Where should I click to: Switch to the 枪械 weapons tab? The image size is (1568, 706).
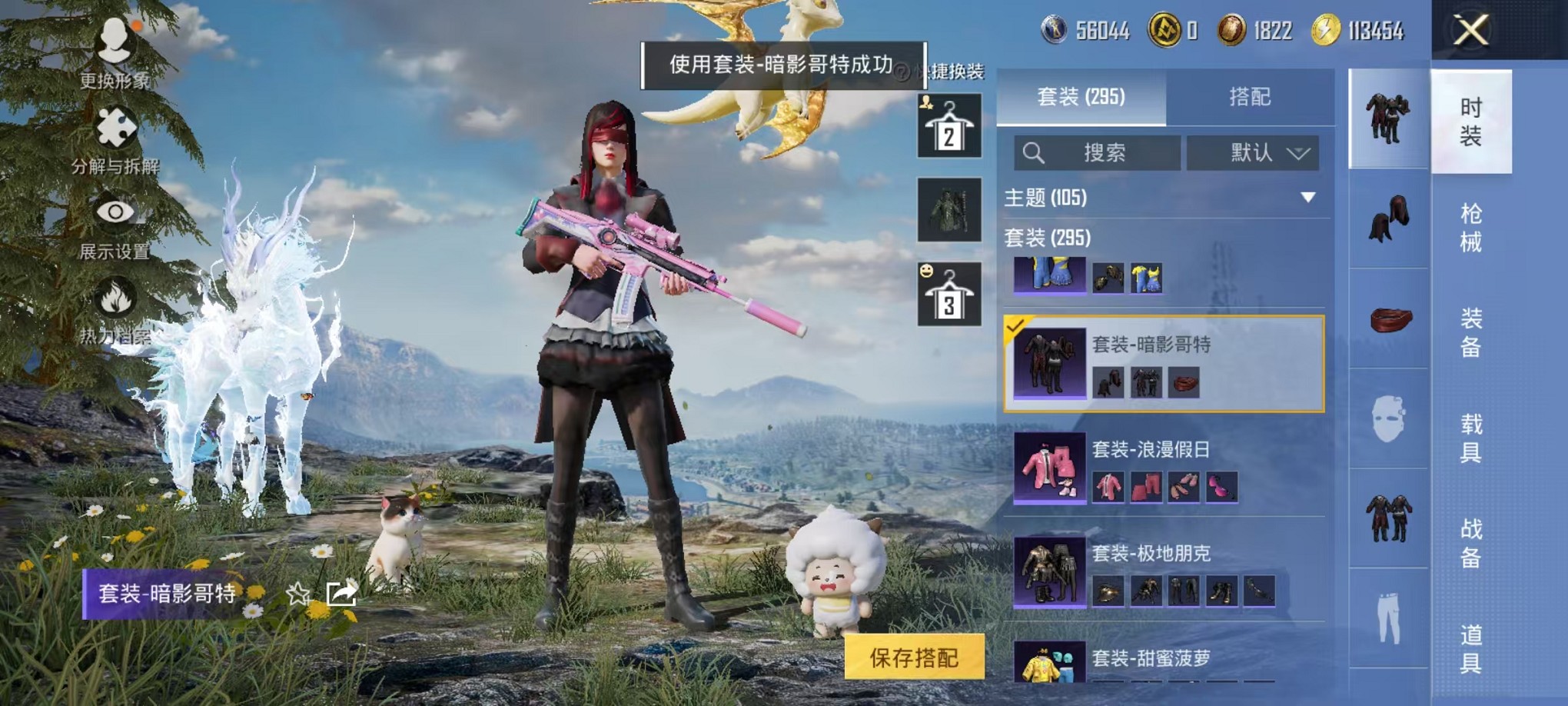coord(1472,223)
